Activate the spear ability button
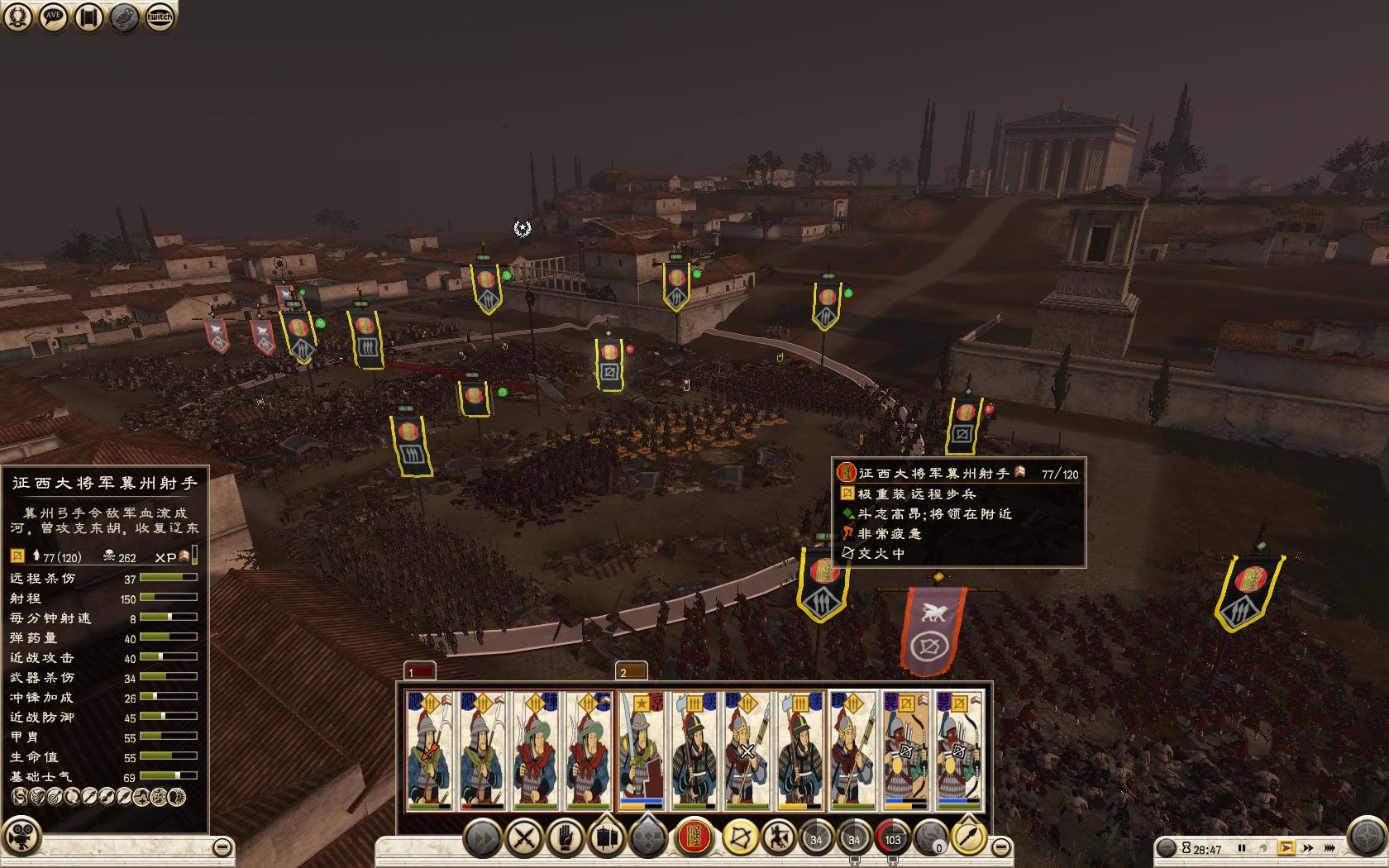Screen dimensions: 1389x868 click(968, 839)
